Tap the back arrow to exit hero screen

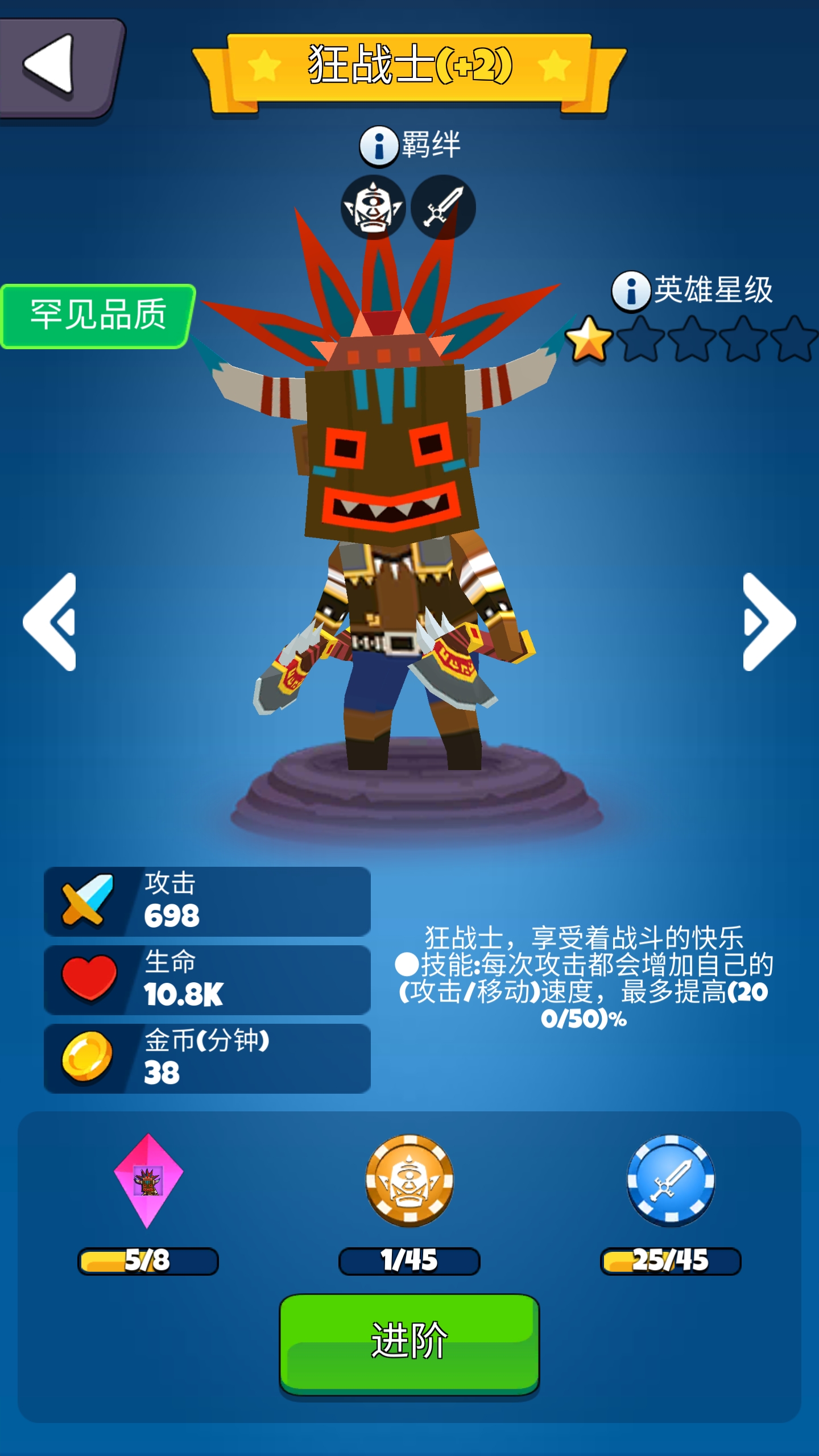55,67
